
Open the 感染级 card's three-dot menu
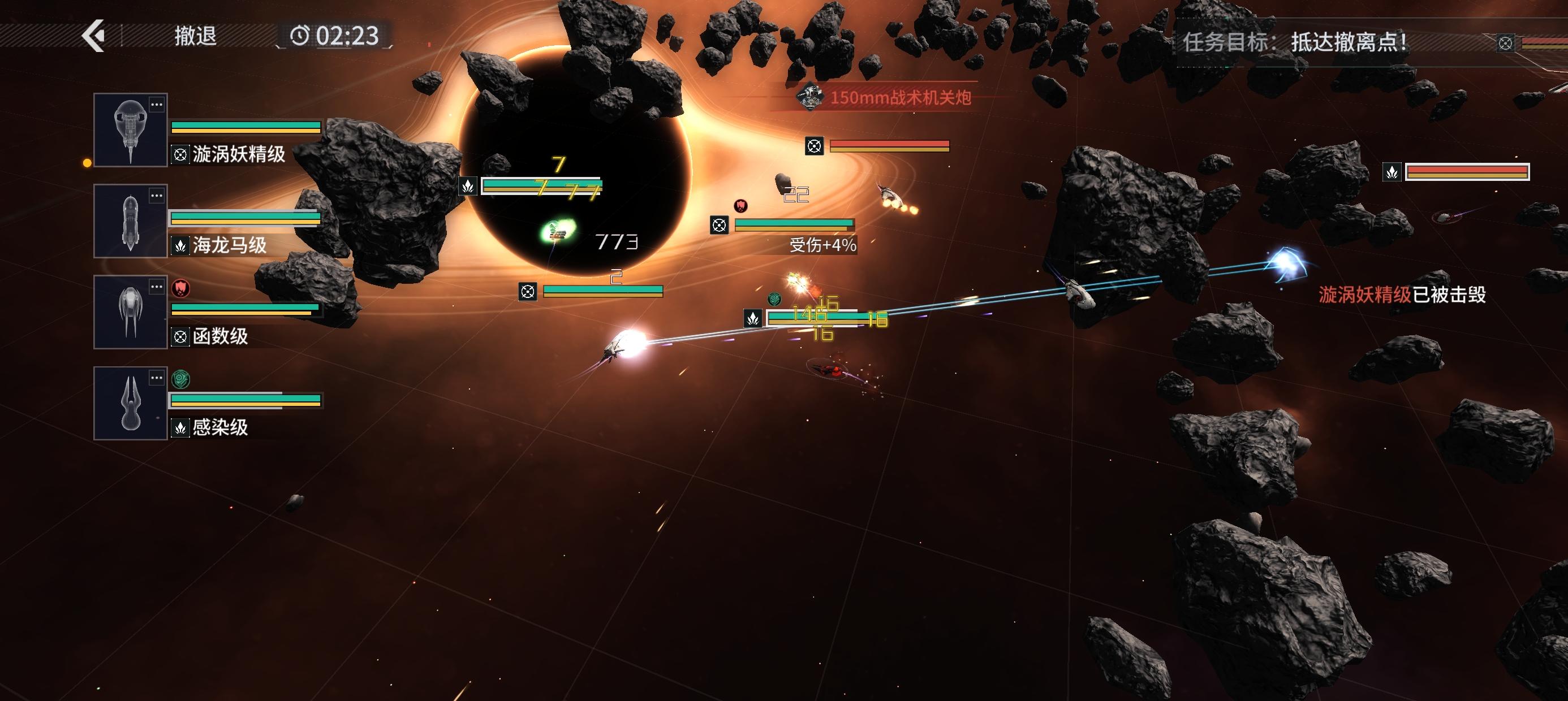coord(157,378)
